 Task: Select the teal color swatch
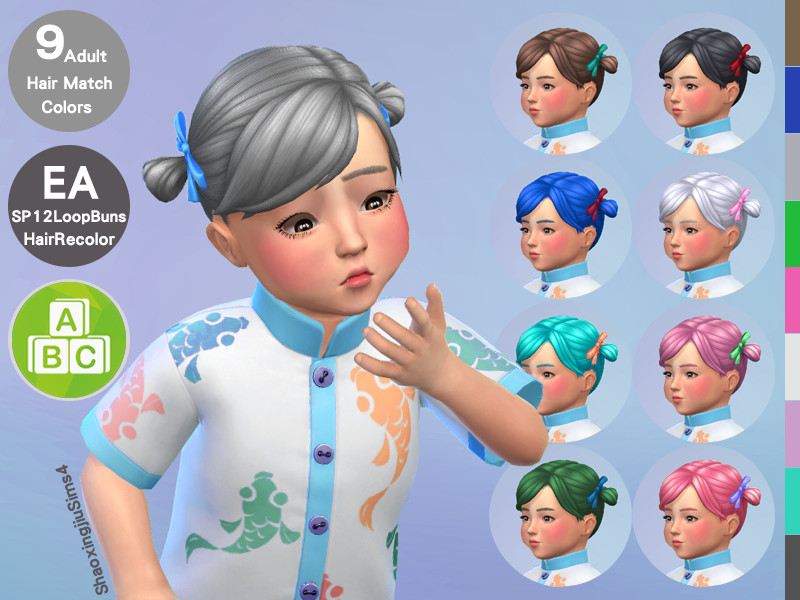pos(792,500)
